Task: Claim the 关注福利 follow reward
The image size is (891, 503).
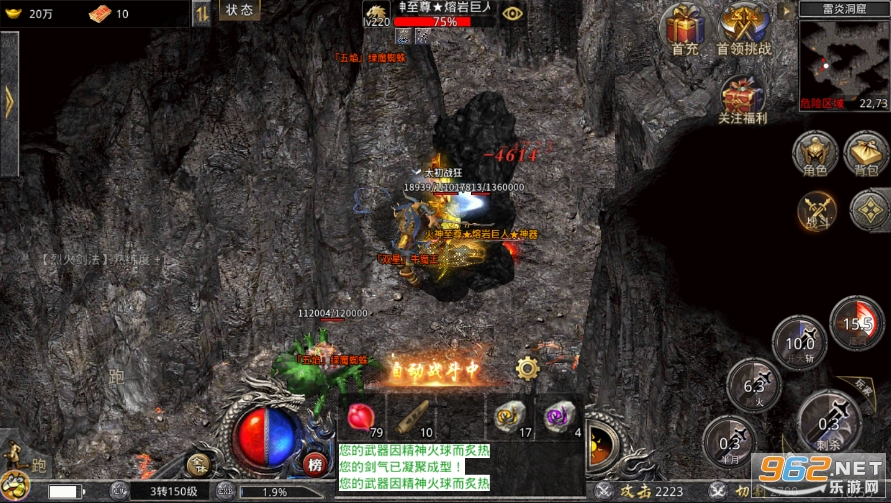Action: click(x=744, y=100)
